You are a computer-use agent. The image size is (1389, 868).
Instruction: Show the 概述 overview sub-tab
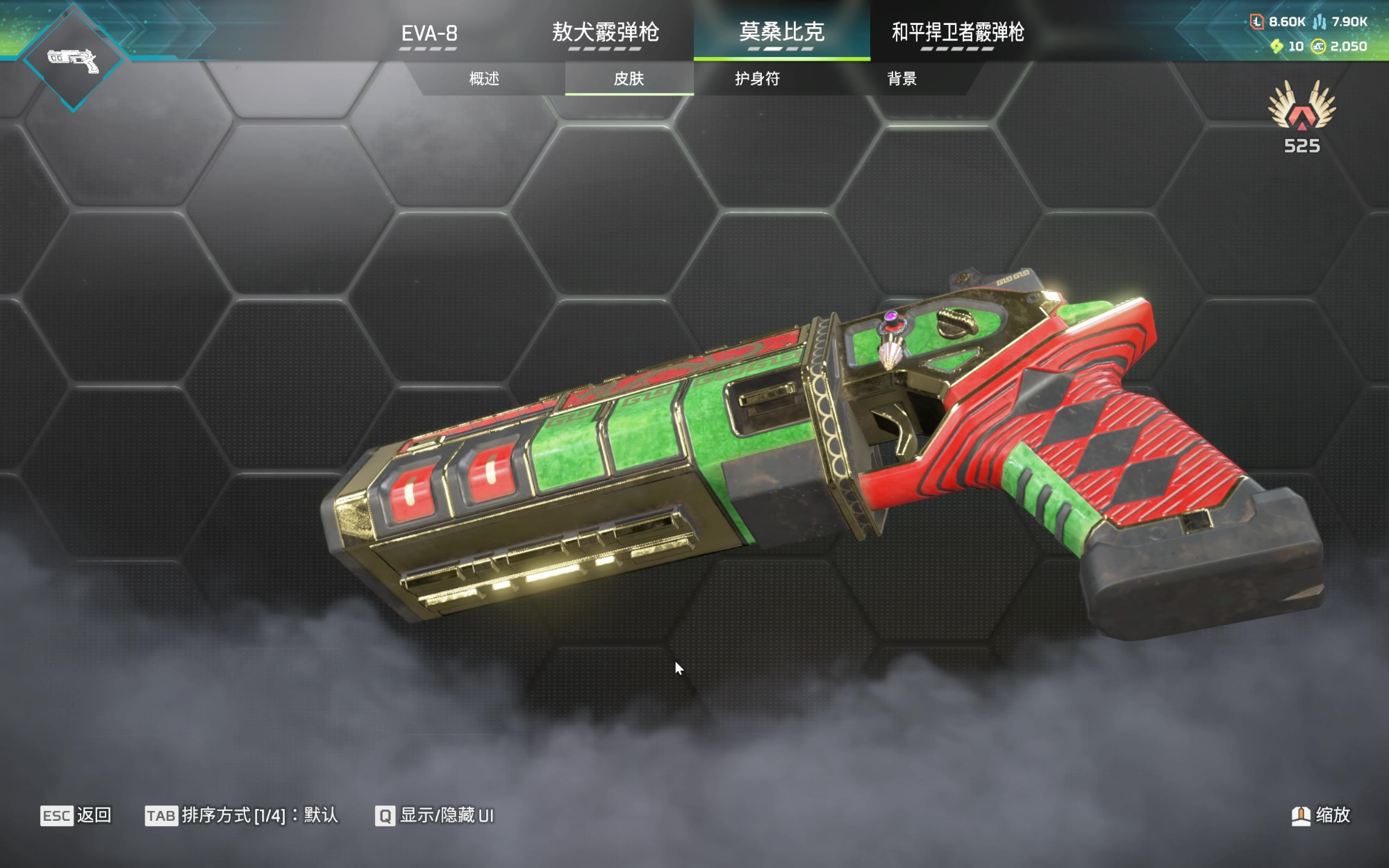484,78
